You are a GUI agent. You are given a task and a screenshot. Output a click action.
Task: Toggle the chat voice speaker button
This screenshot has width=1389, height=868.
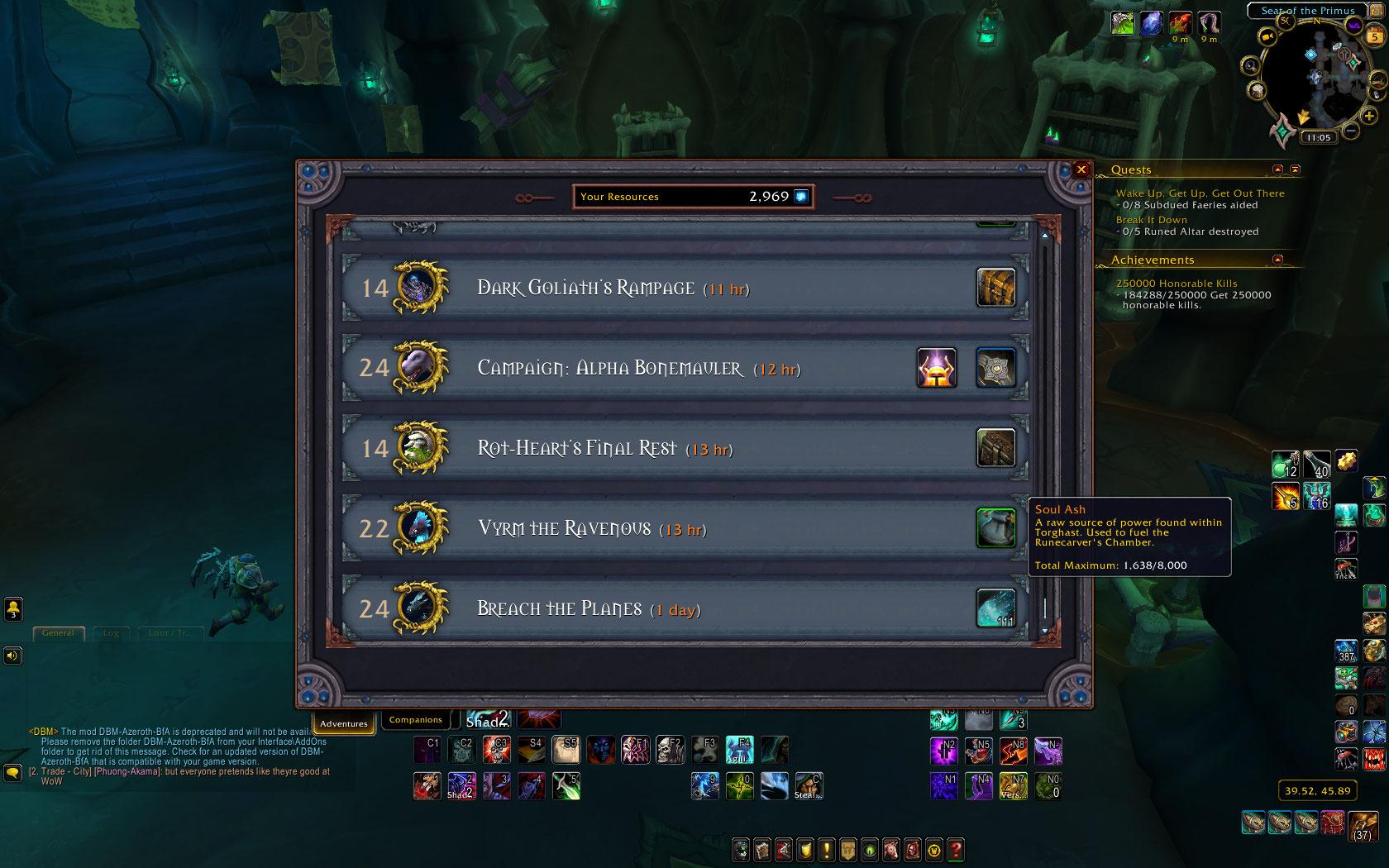12,656
